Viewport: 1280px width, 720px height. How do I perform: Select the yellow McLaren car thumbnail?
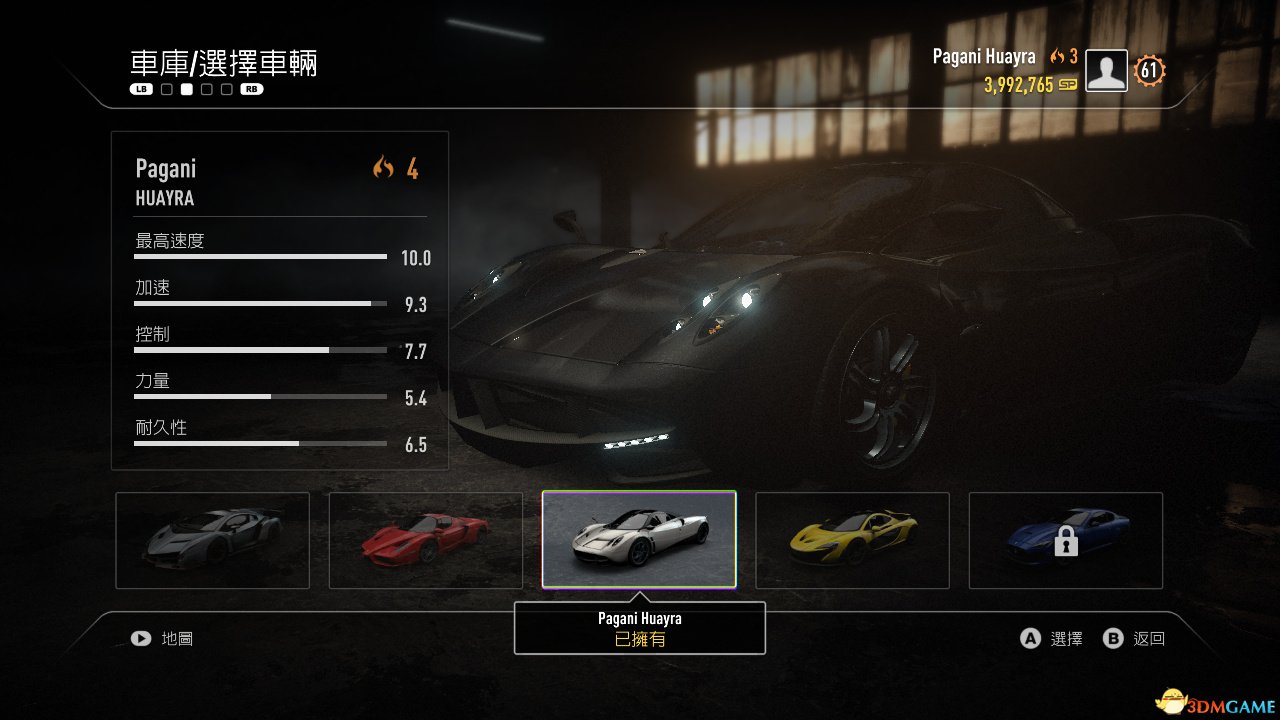tap(852, 540)
